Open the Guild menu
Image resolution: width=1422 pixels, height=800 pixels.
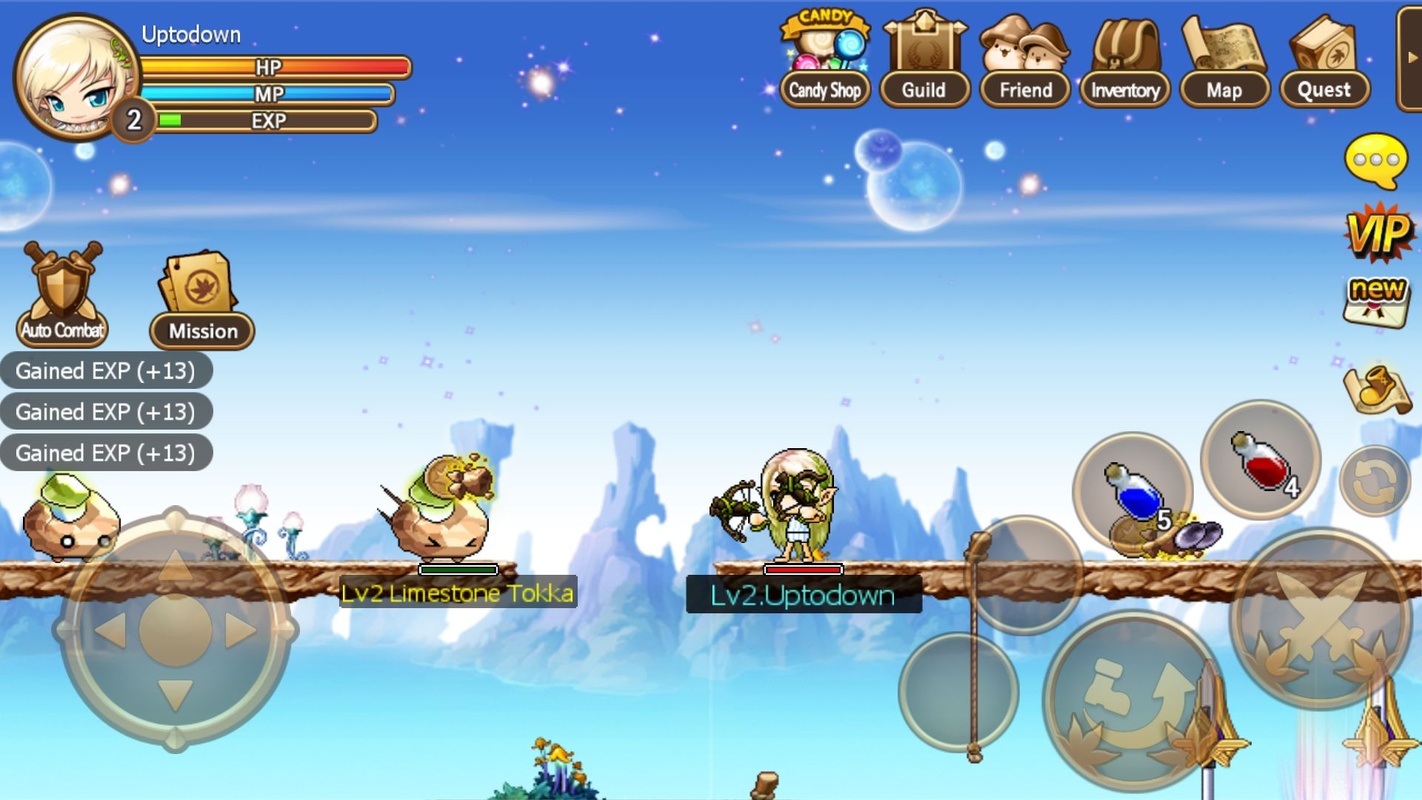pos(924,62)
